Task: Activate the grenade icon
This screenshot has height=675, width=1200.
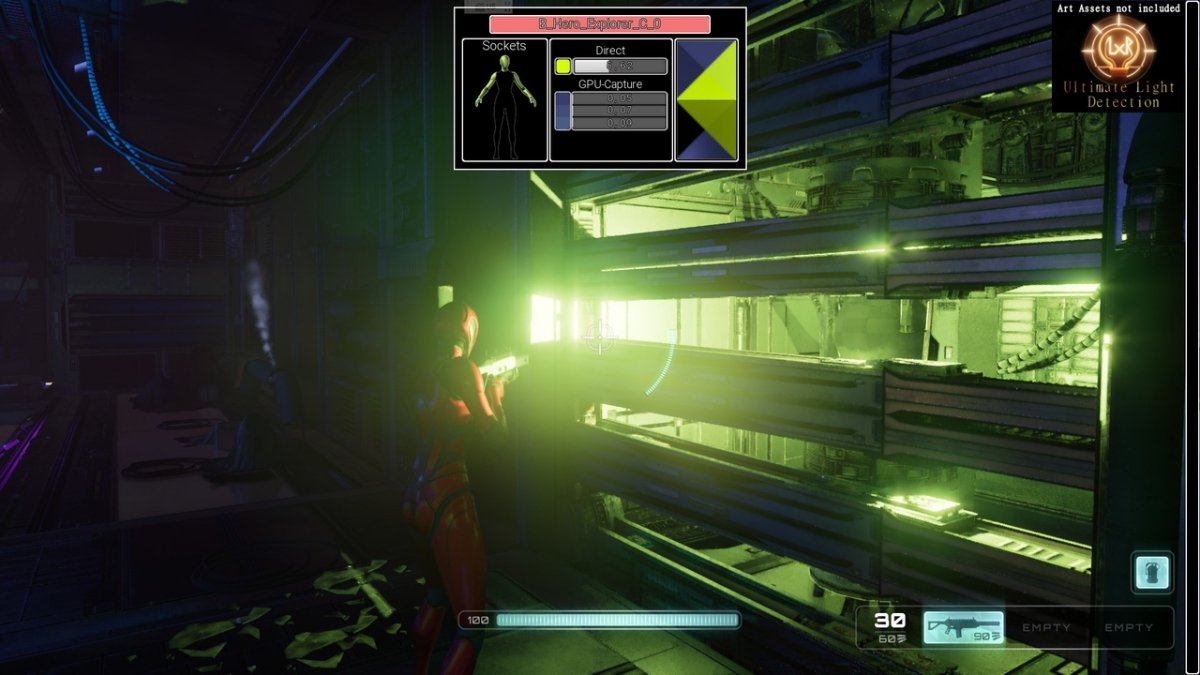Action: pyautogui.click(x=1151, y=573)
